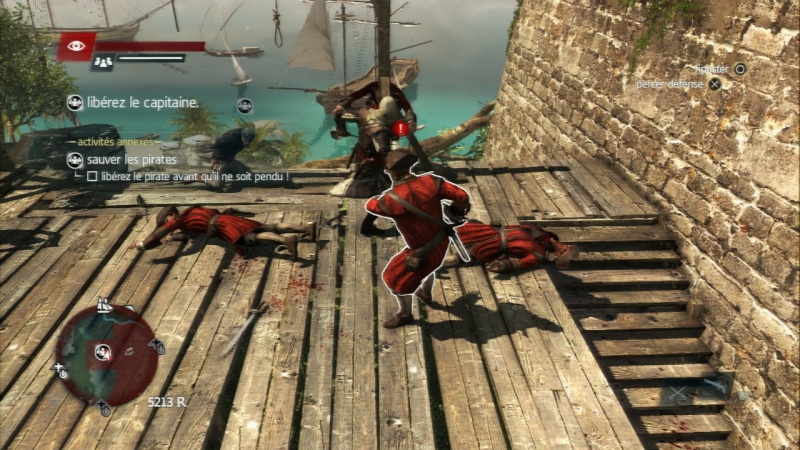800x450 pixels.
Task: Open the circular minimap
Action: 106,354
